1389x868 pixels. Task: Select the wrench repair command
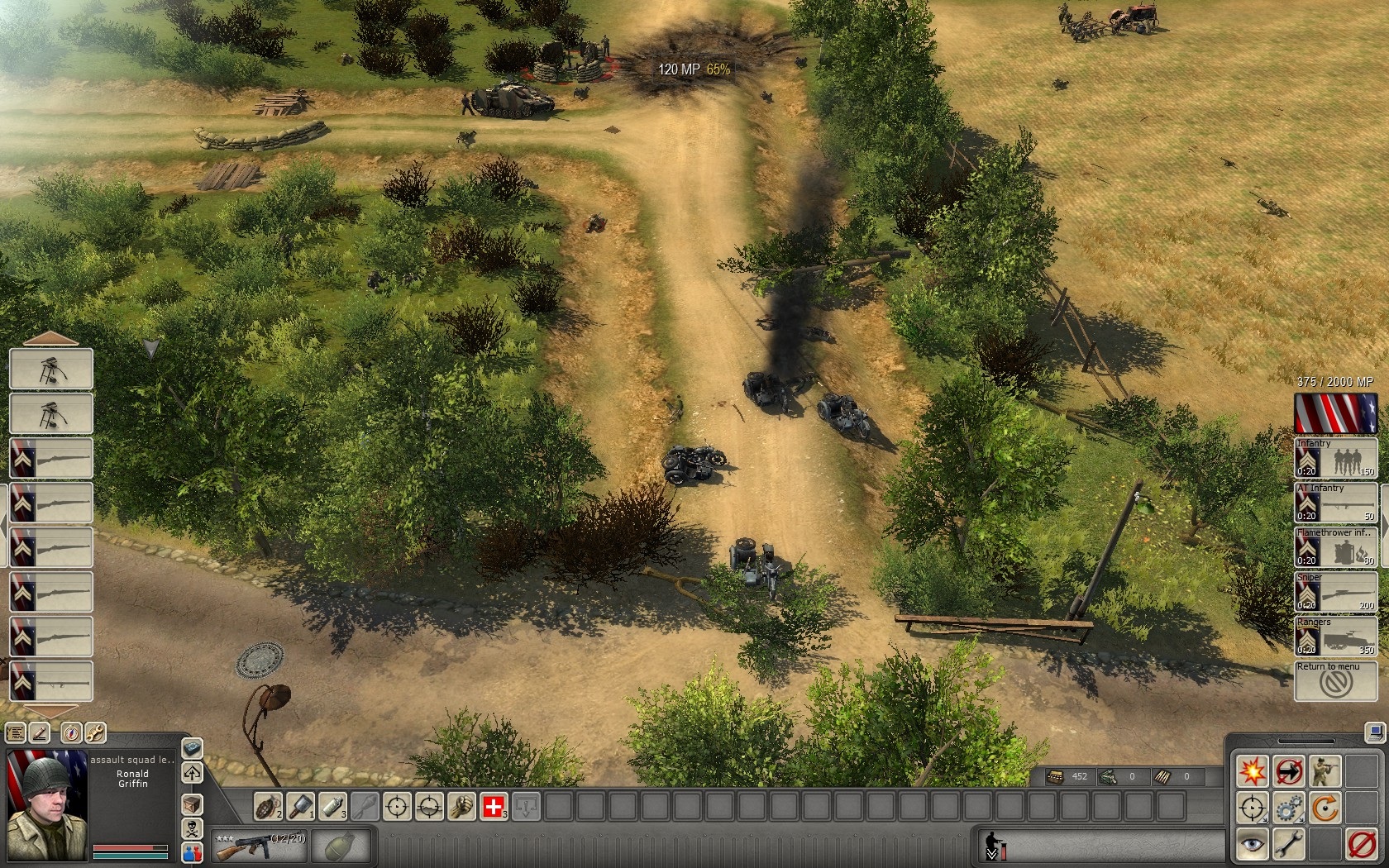pos(1288,845)
